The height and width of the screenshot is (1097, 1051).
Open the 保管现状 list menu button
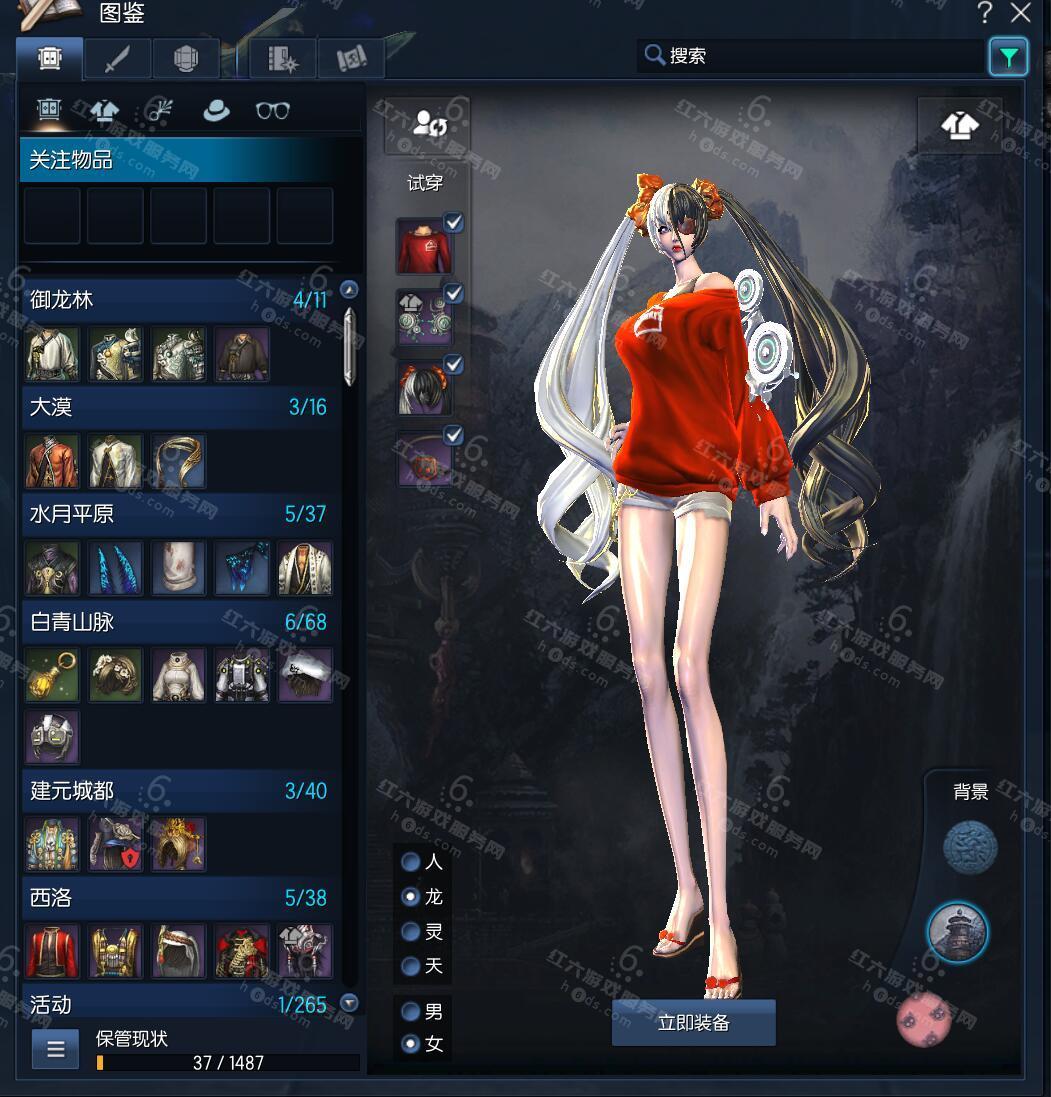tap(55, 1049)
